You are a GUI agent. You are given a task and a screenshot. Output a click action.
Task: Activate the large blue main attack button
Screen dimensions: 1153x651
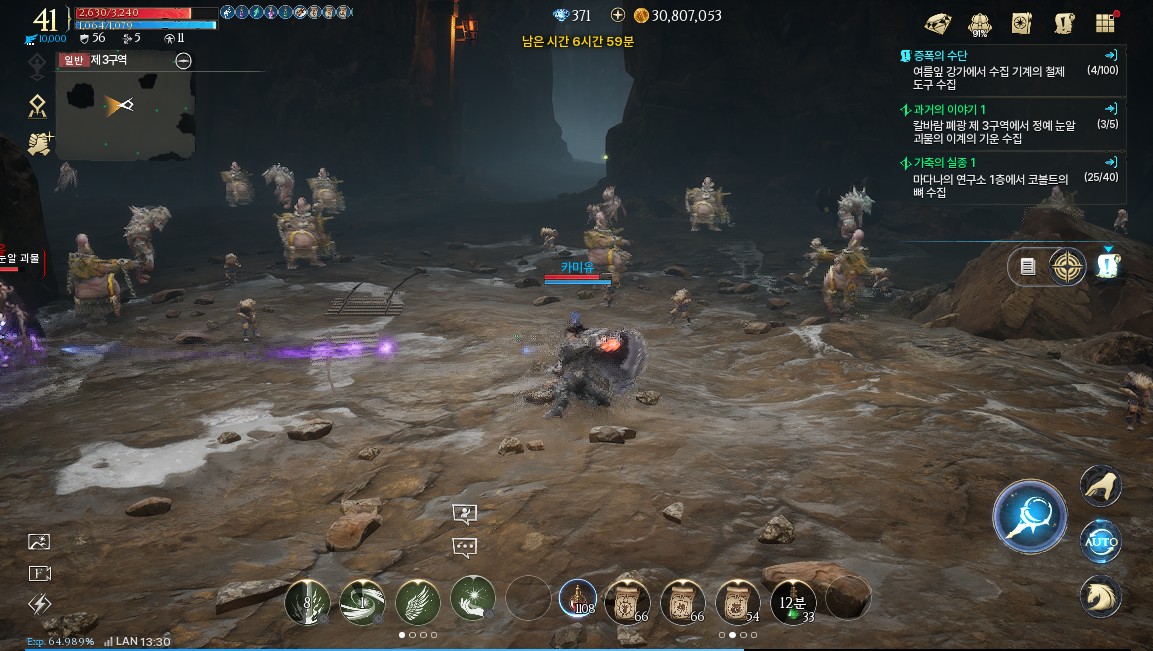click(x=1029, y=517)
